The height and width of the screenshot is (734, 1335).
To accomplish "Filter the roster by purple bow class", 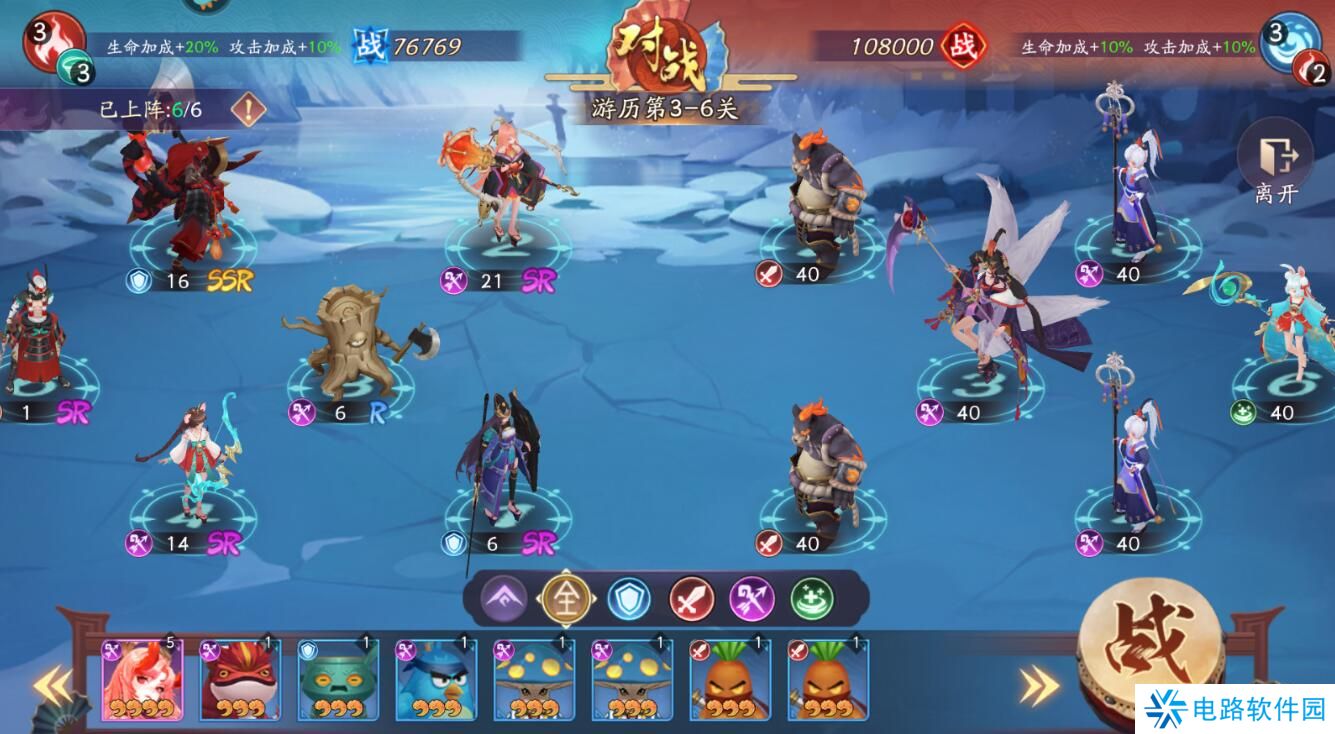I will coord(752,599).
